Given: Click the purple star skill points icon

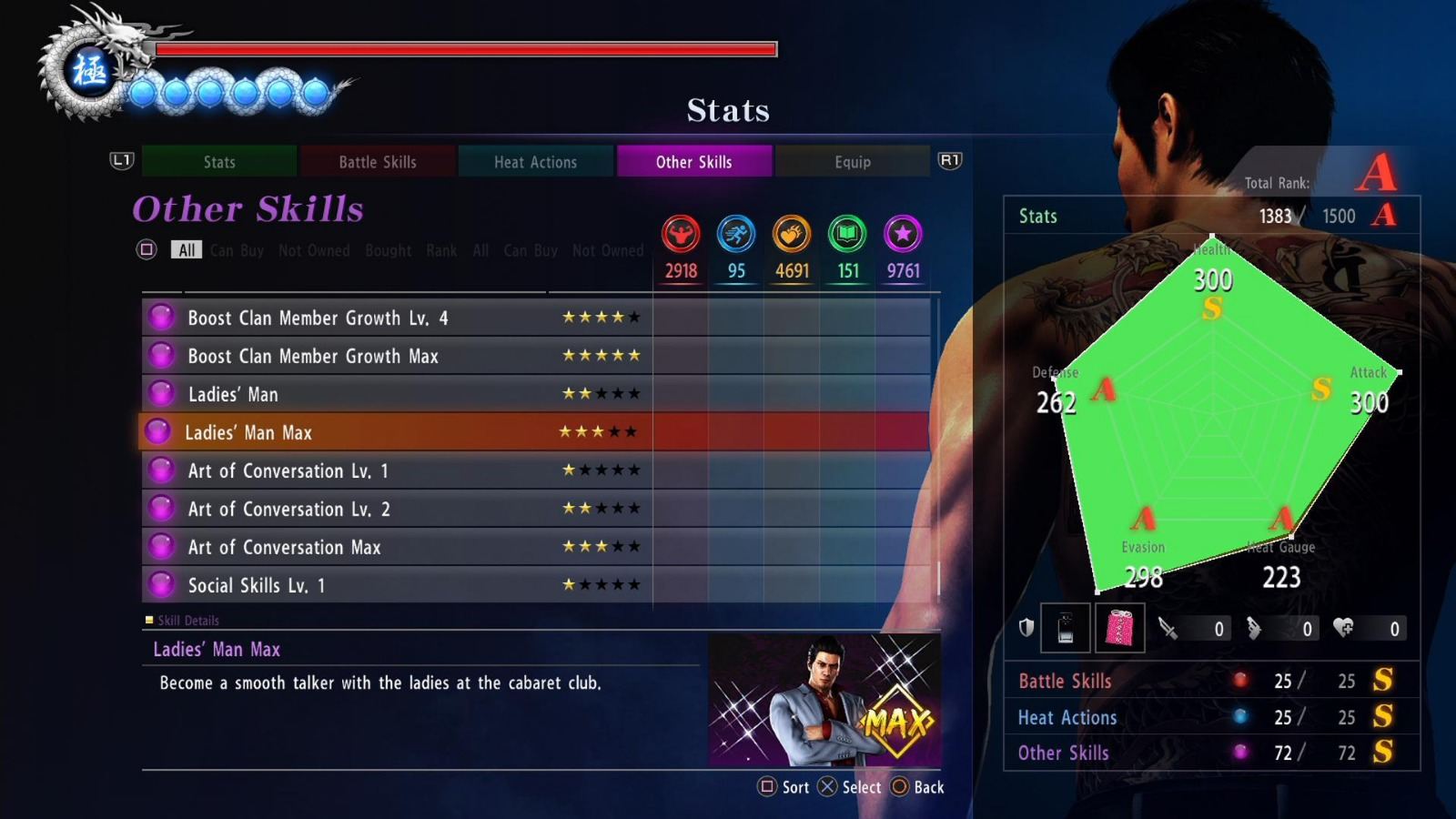Looking at the screenshot, I should click(x=903, y=236).
